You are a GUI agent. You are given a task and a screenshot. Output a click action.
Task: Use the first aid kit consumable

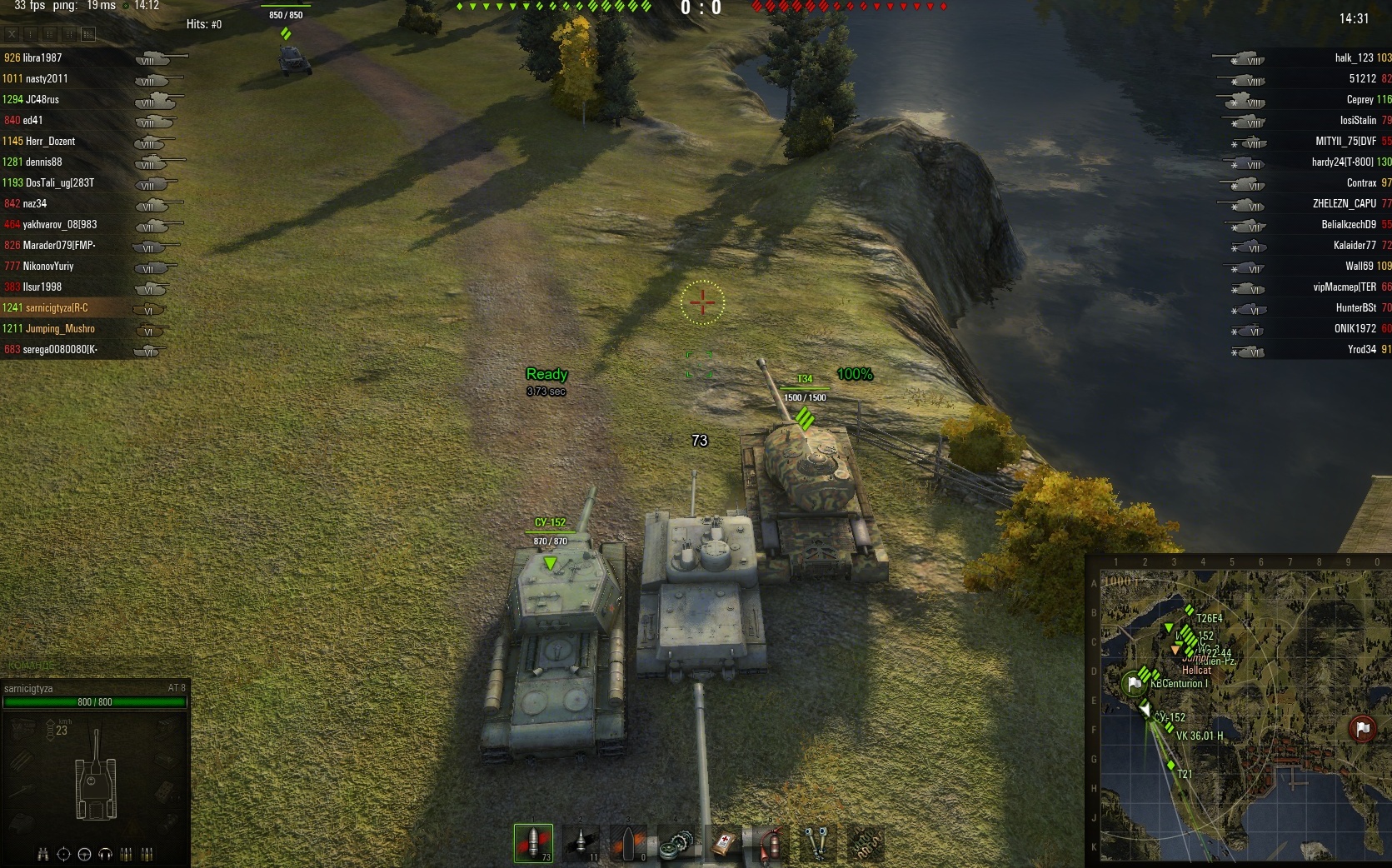724,844
